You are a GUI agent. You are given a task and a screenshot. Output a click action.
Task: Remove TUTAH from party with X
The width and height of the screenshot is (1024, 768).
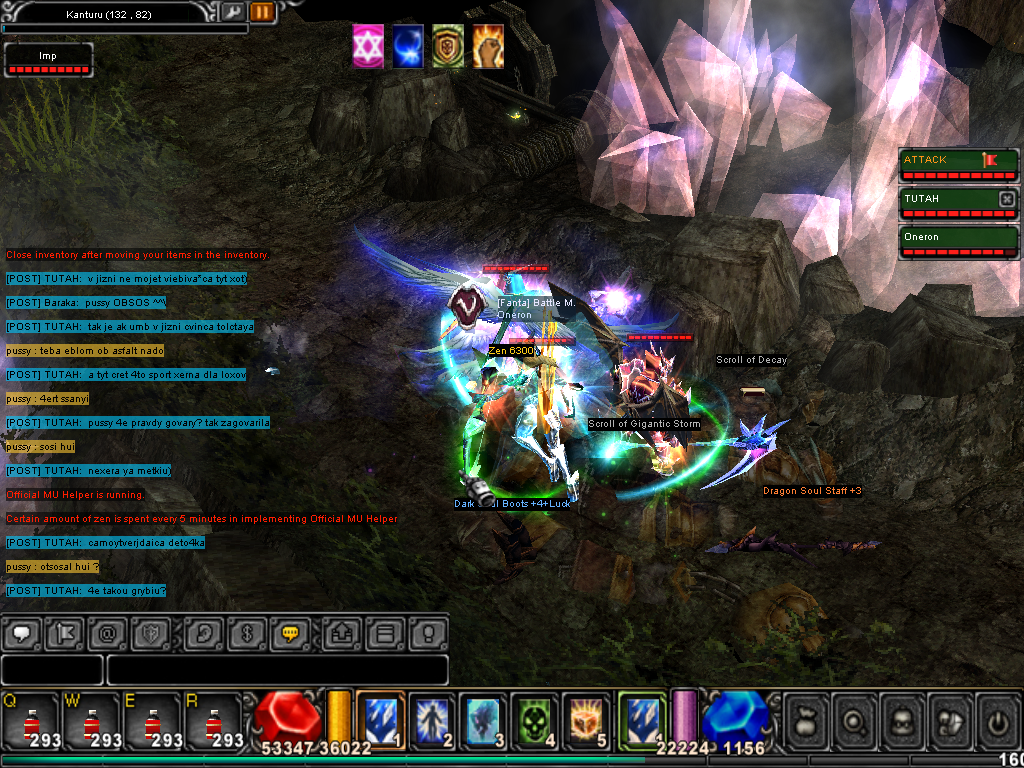[1007, 199]
